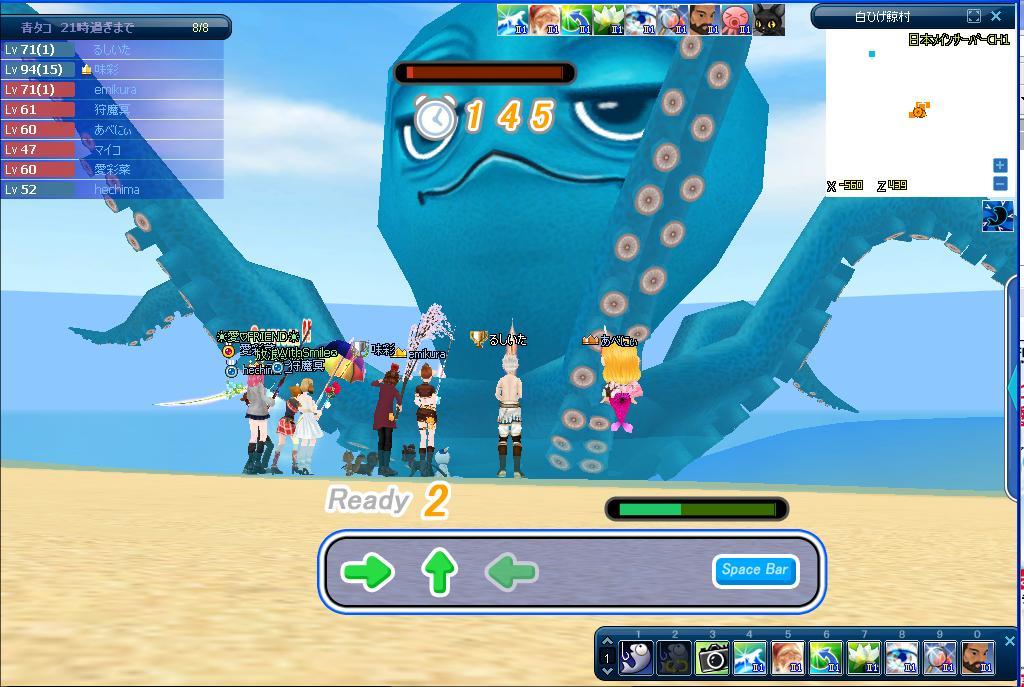Activate the white lotus flower skill in the hotbar

(863, 658)
